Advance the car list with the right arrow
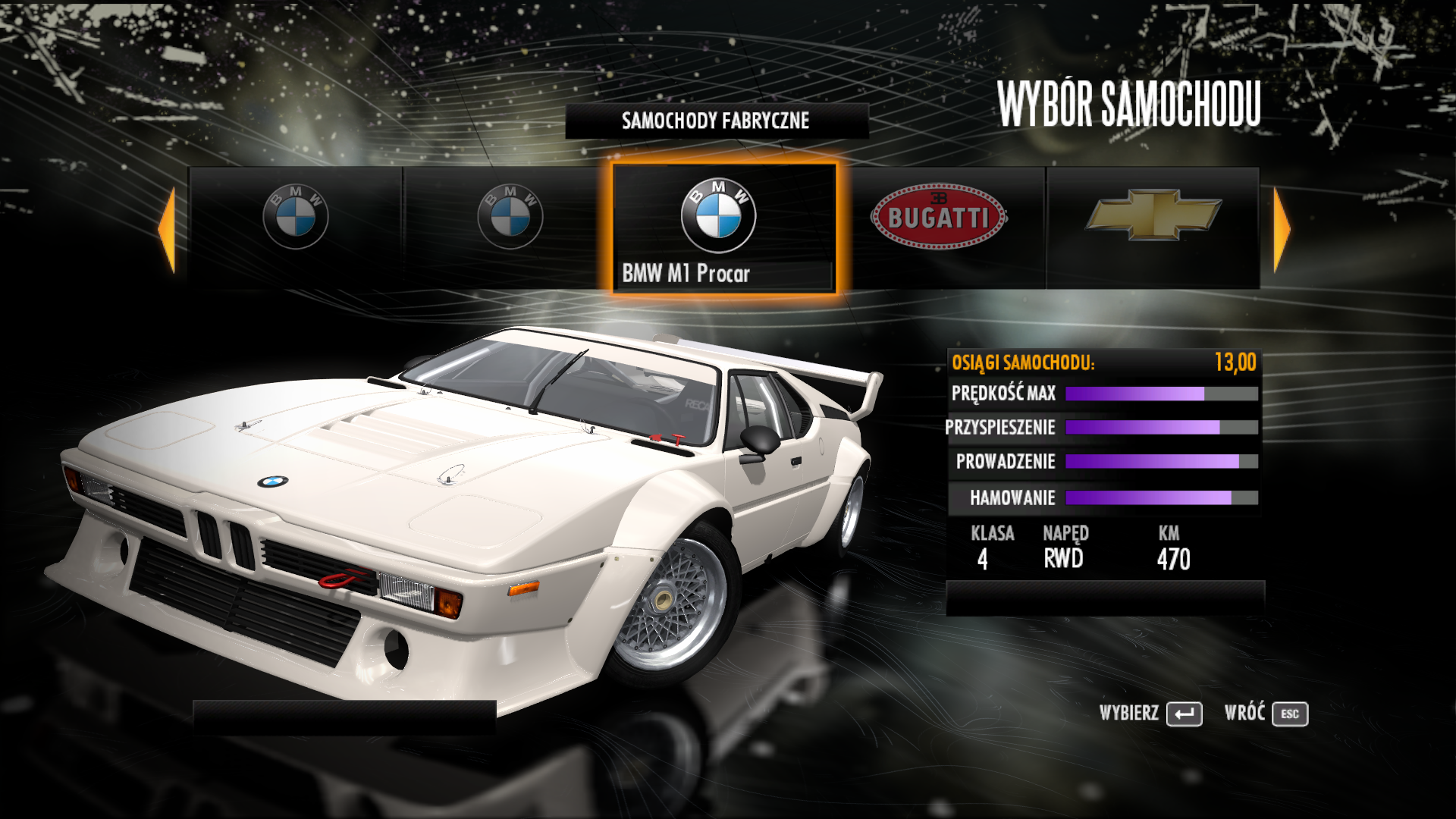This screenshot has width=1456, height=819. coord(1281,229)
